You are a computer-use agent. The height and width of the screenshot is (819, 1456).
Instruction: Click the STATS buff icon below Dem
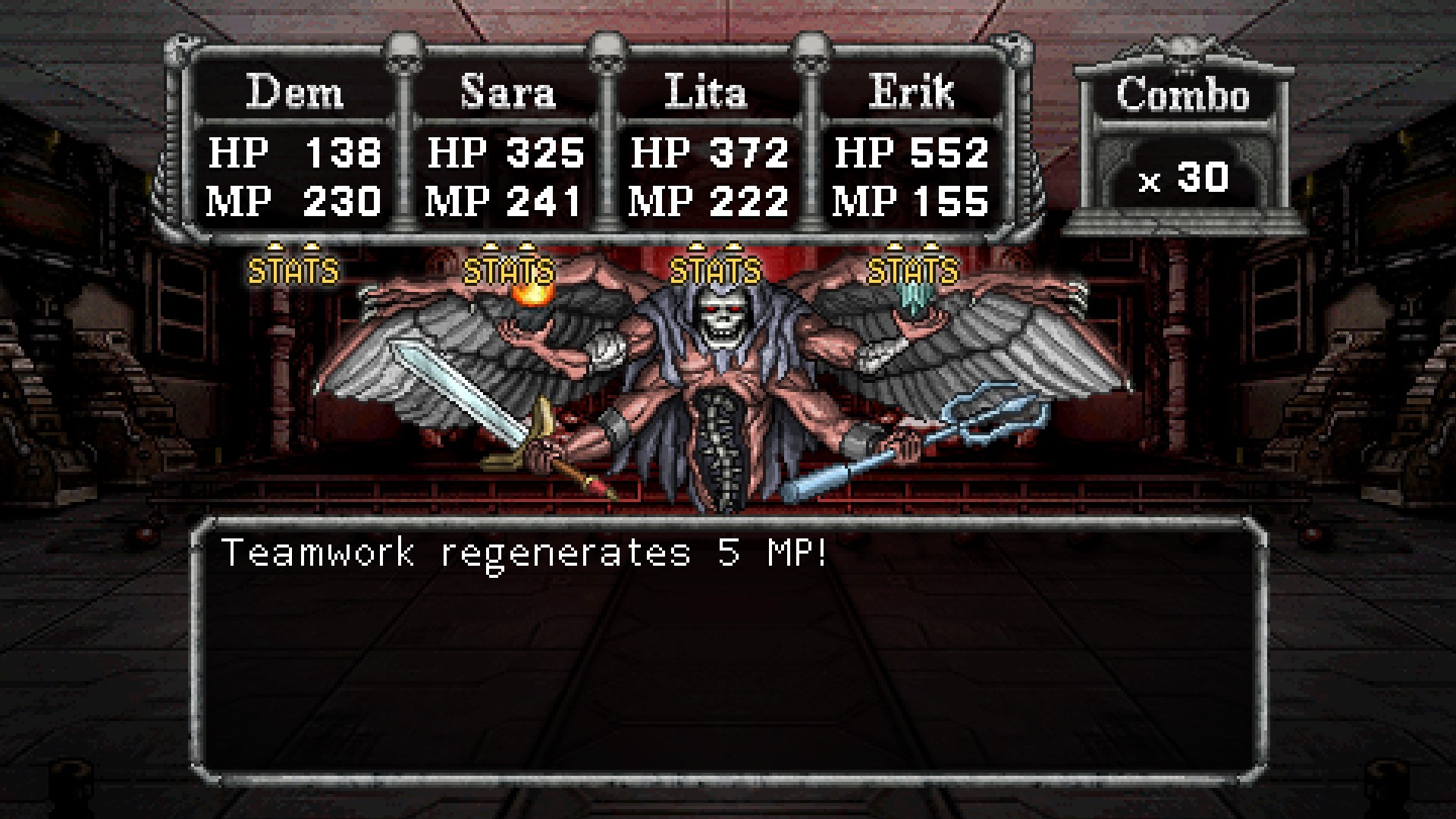(293, 265)
